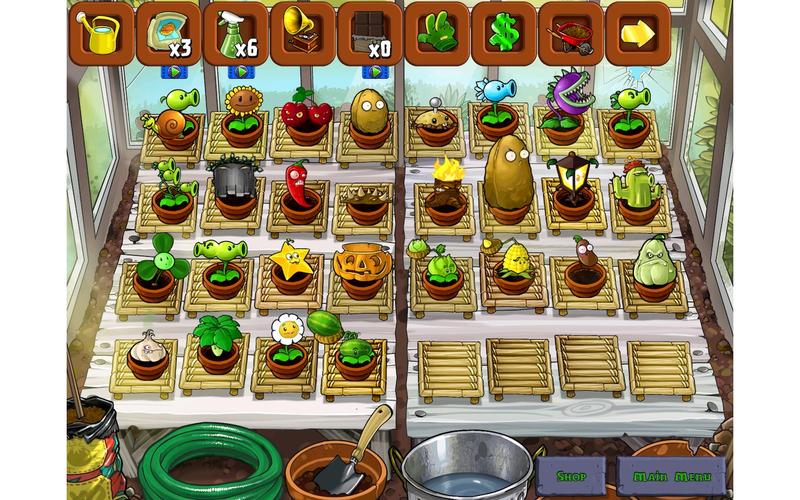Viewport: 800px width, 500px height.
Task: Select the red wheelbarrow tool
Action: coord(570,33)
